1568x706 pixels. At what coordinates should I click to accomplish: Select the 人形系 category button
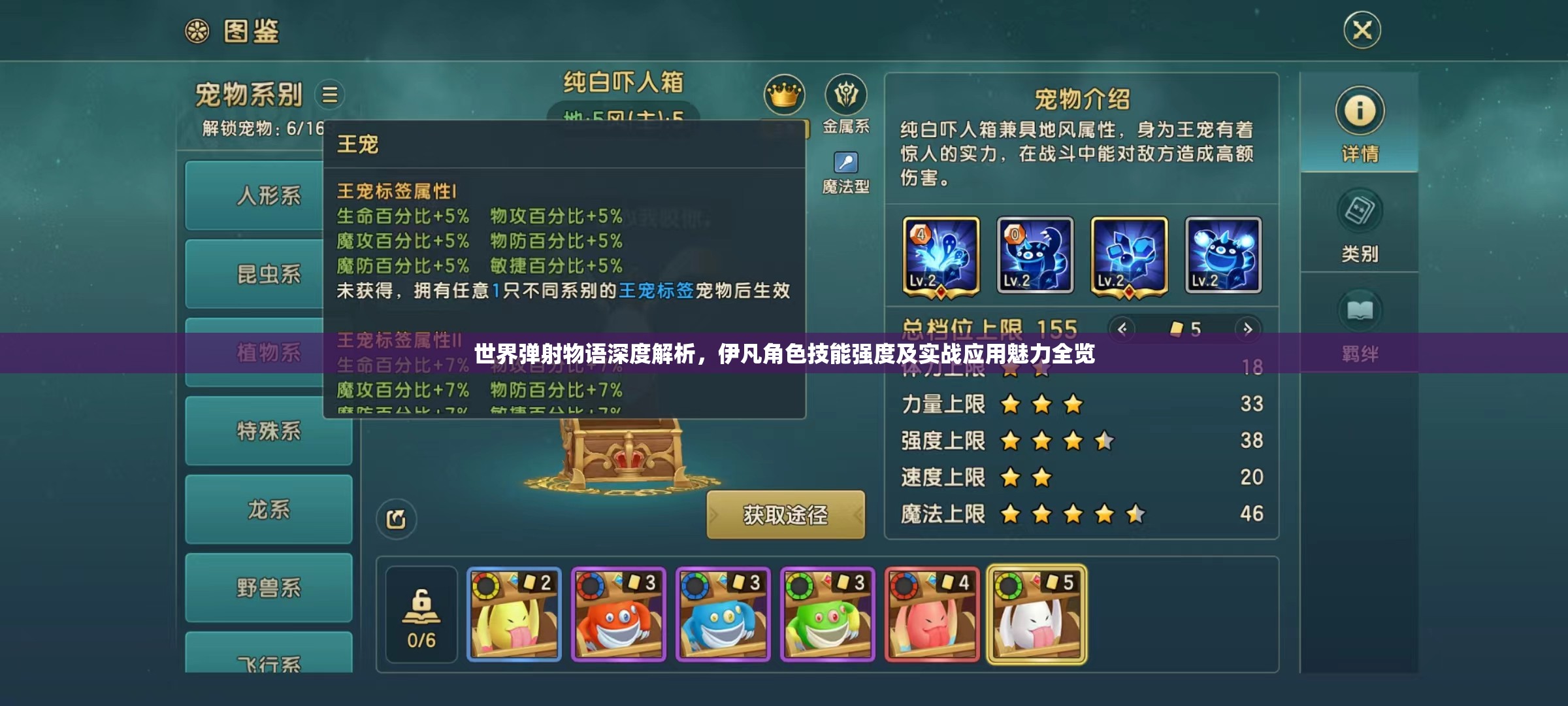click(269, 196)
